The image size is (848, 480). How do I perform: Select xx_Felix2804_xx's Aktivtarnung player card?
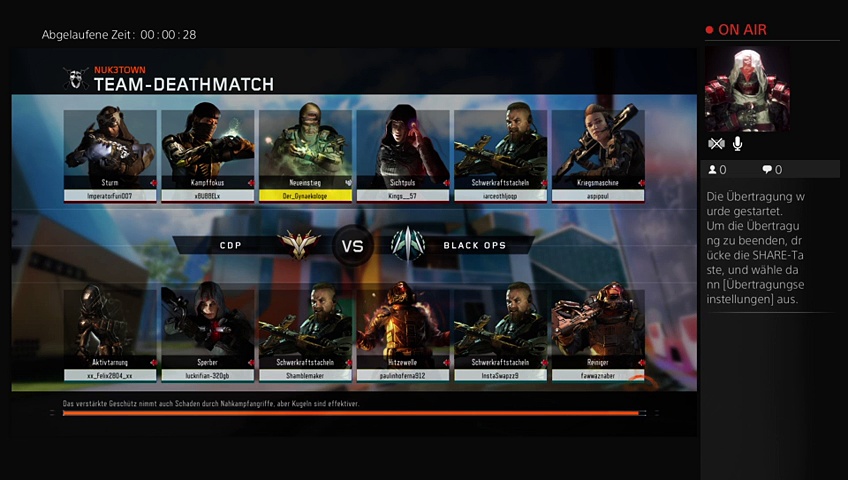point(110,333)
